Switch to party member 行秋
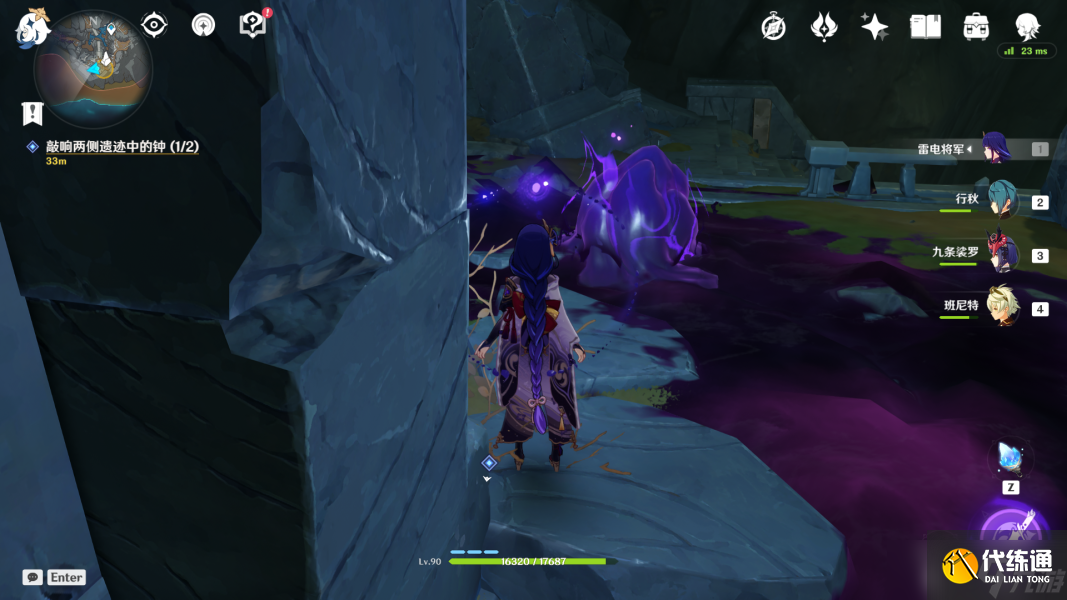1067x600 pixels. click(x=1001, y=201)
